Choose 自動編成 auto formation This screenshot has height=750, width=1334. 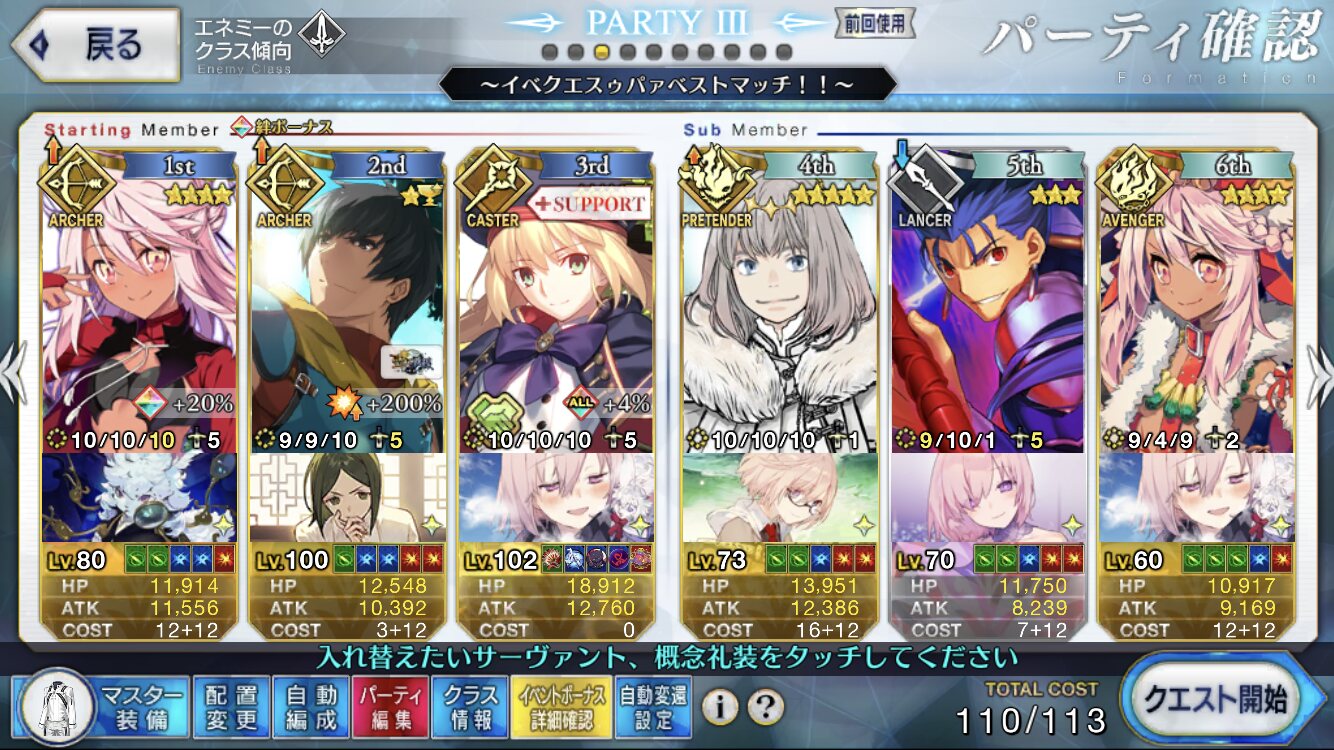coord(310,706)
